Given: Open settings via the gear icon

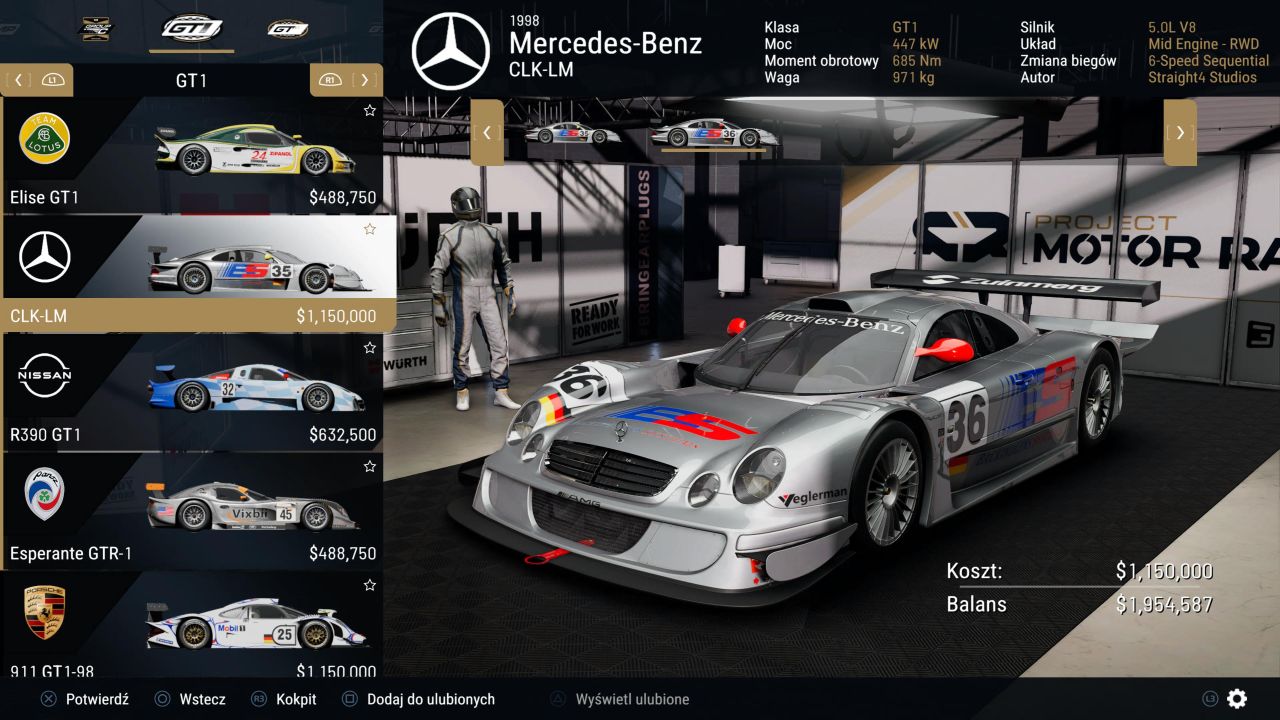Looking at the screenshot, I should coord(1237,699).
